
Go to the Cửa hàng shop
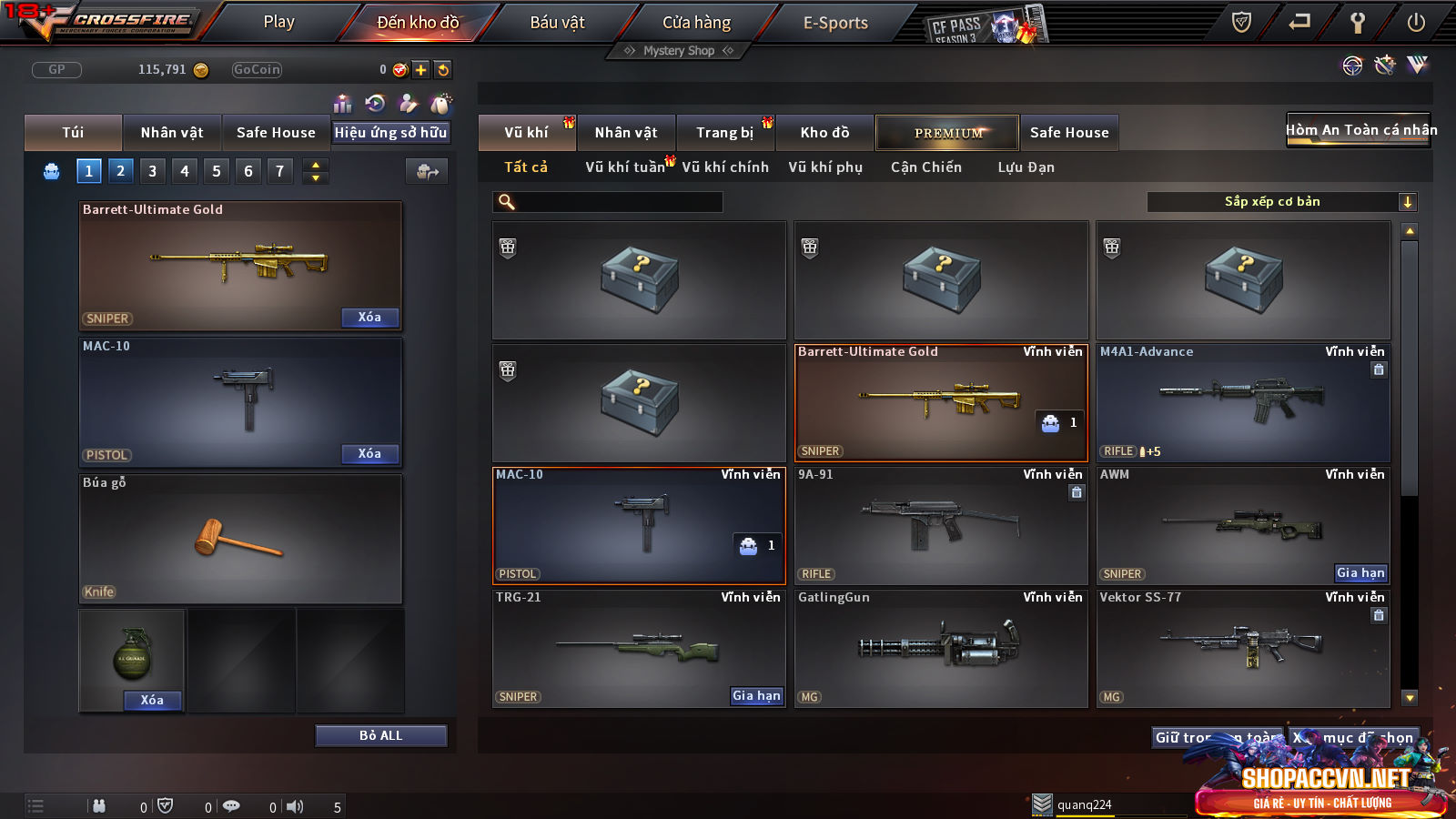pos(696,22)
